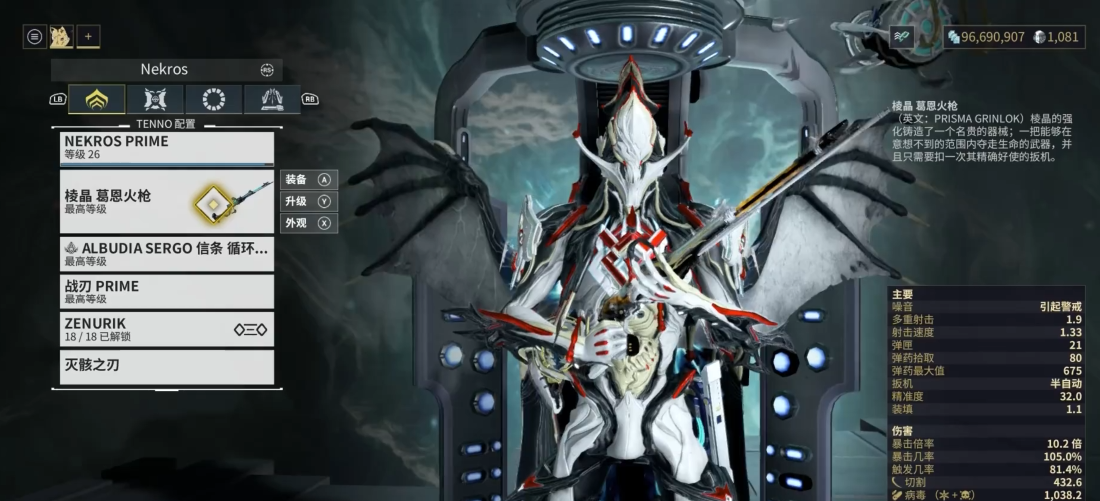1100x501 pixels.
Task: Select the 灭骸之刃 slot
Action: [x=166, y=366]
